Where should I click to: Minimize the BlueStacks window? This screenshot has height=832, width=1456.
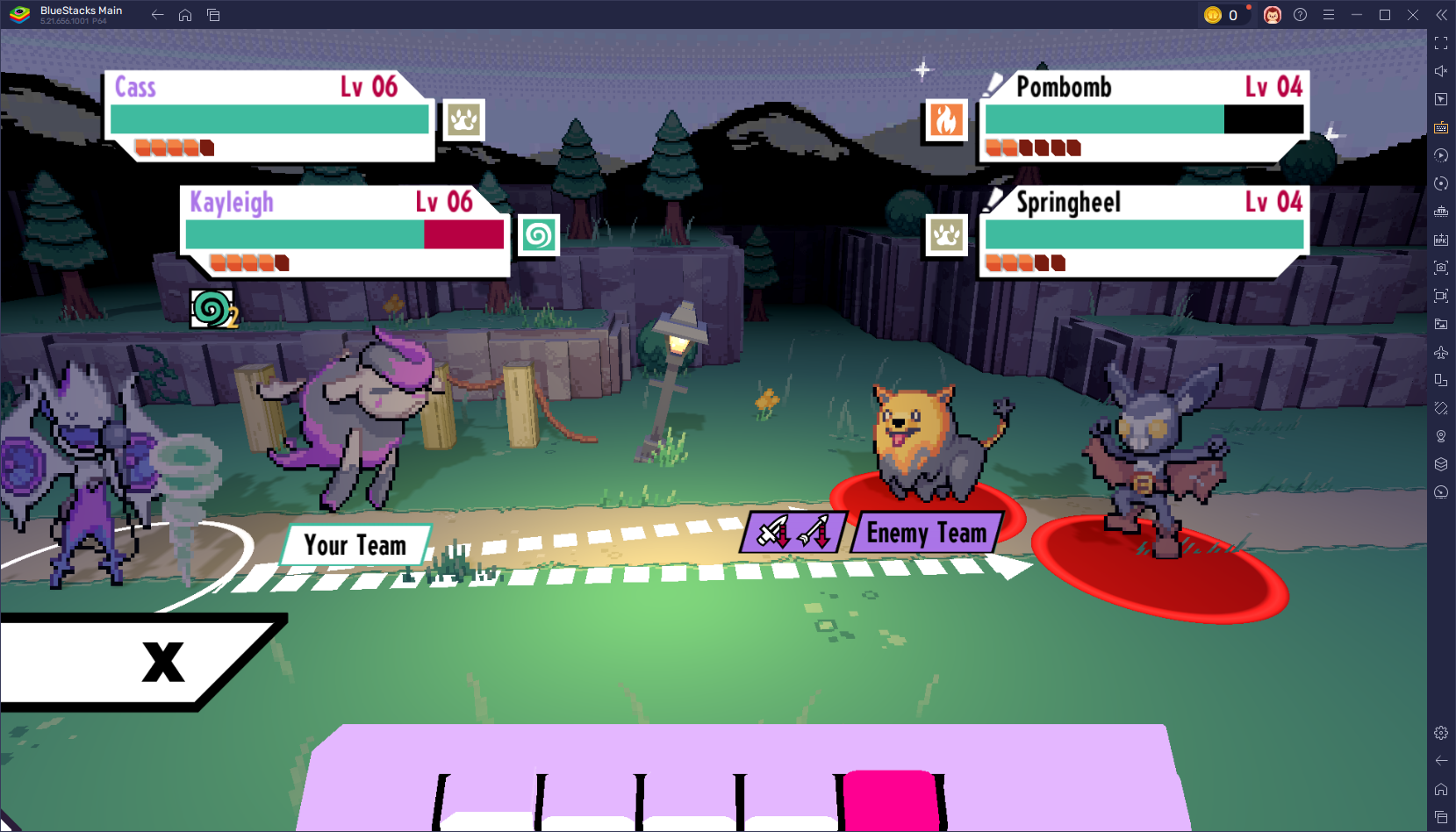click(x=1357, y=15)
